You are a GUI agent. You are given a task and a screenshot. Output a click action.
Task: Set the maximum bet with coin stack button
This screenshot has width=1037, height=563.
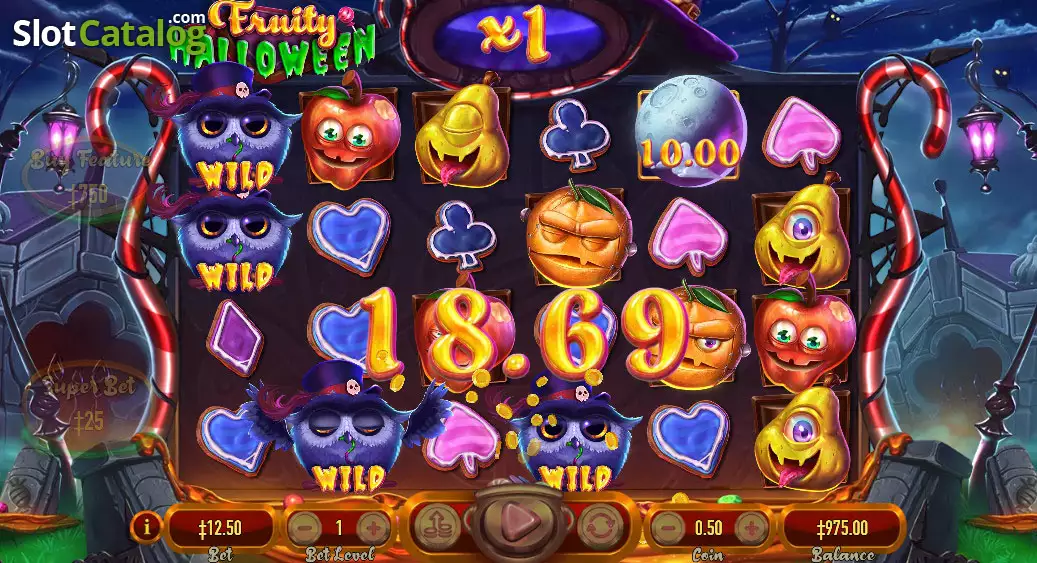(436, 523)
